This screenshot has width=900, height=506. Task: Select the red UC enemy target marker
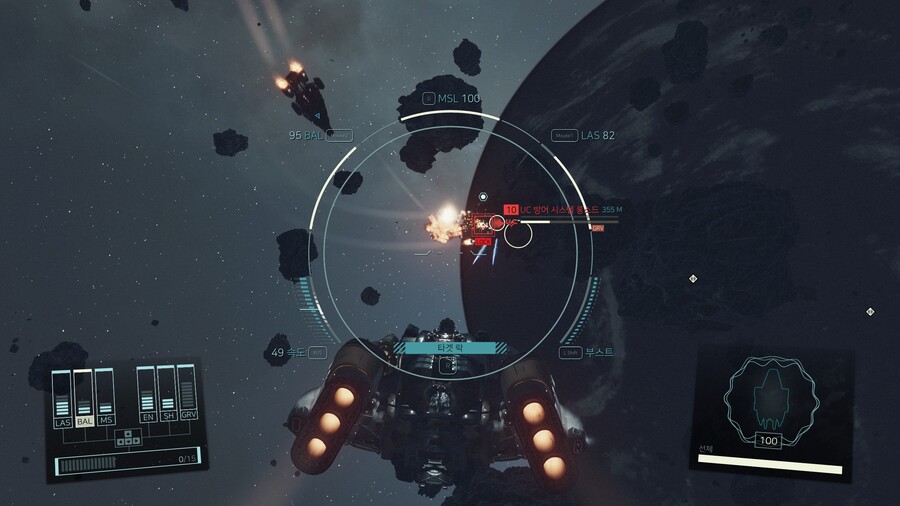tap(511, 210)
